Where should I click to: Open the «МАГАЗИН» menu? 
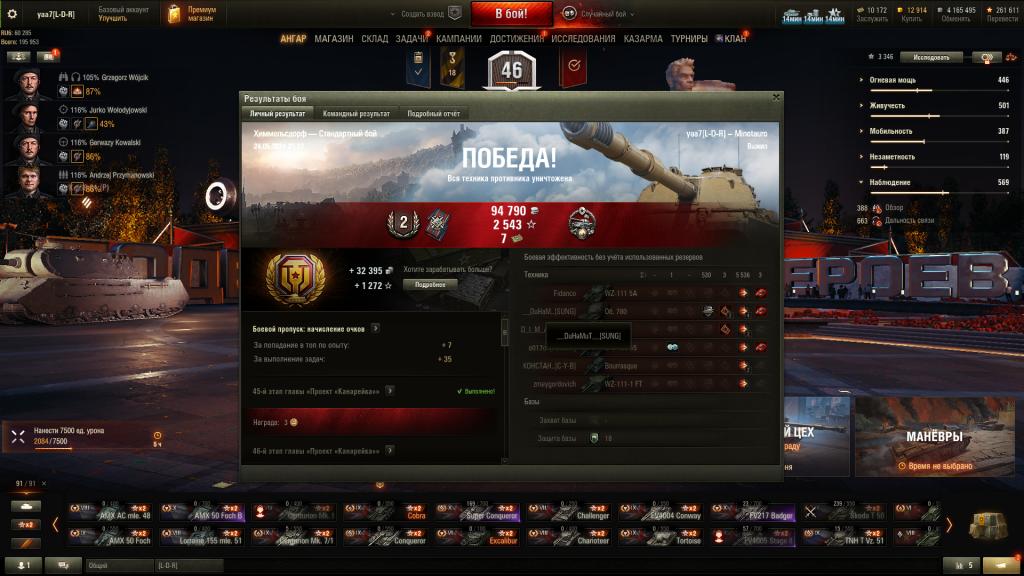tap(333, 39)
